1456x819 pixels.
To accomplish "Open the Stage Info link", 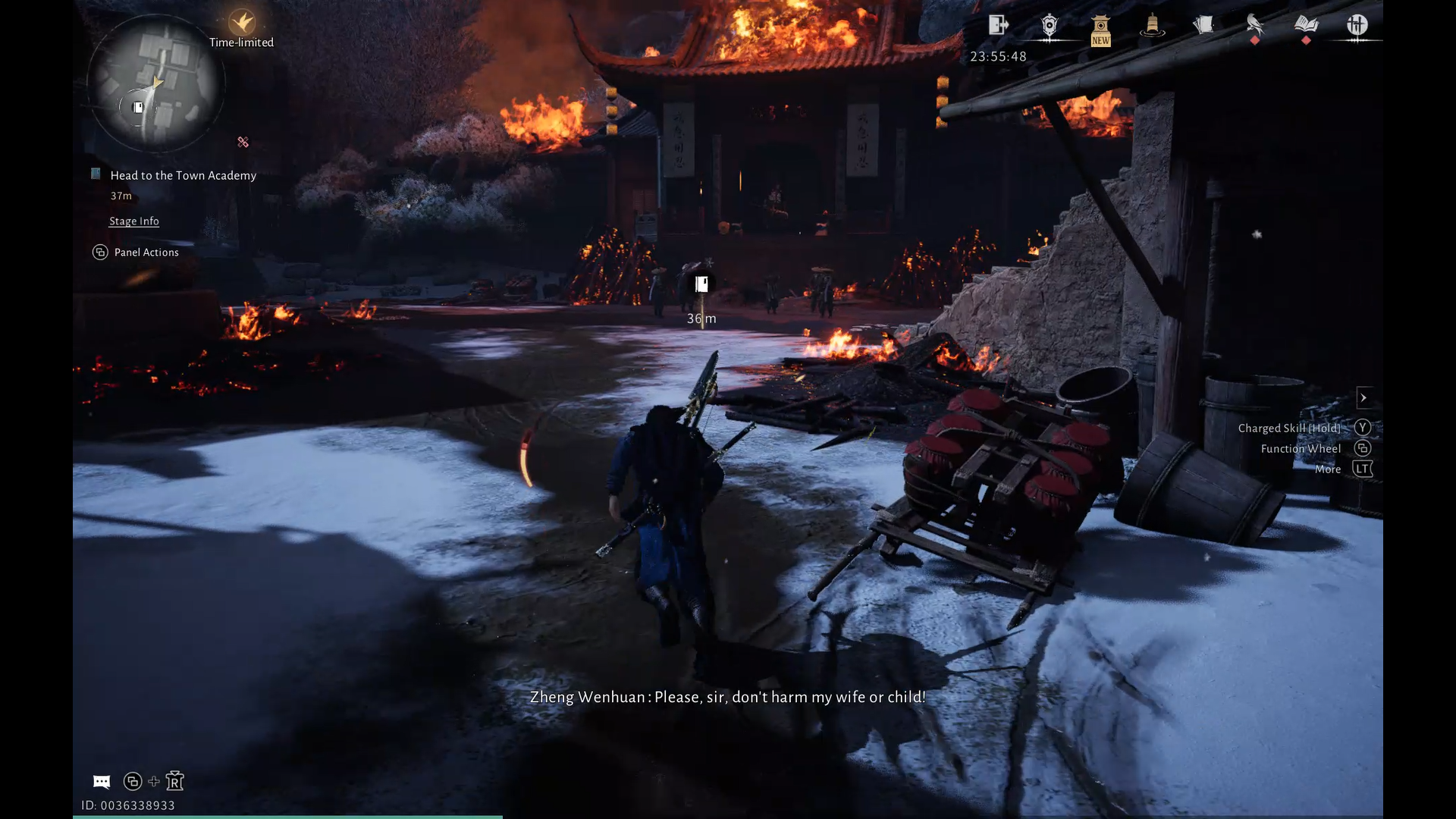I will [134, 221].
